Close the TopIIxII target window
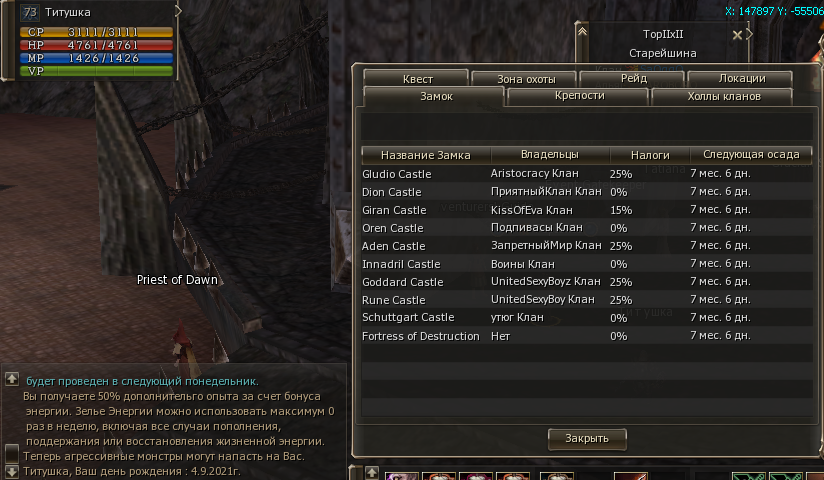 click(737, 34)
